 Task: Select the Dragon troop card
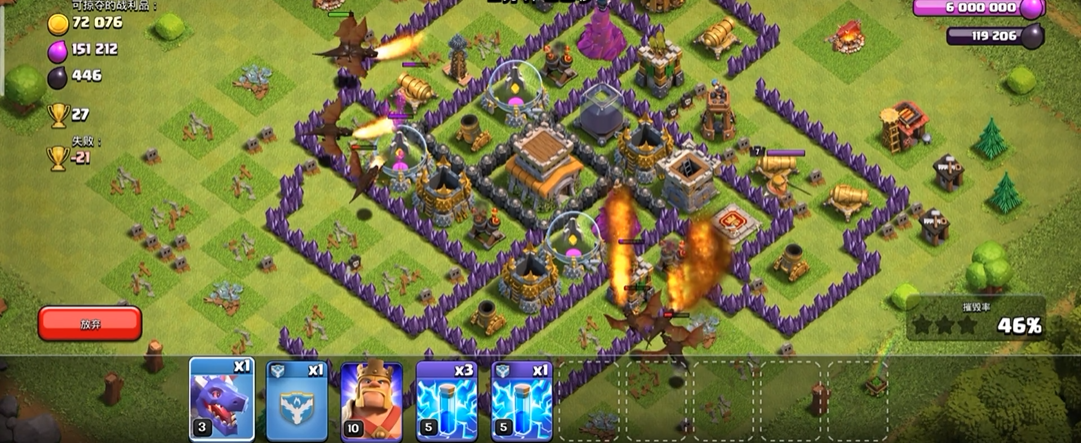pos(221,399)
